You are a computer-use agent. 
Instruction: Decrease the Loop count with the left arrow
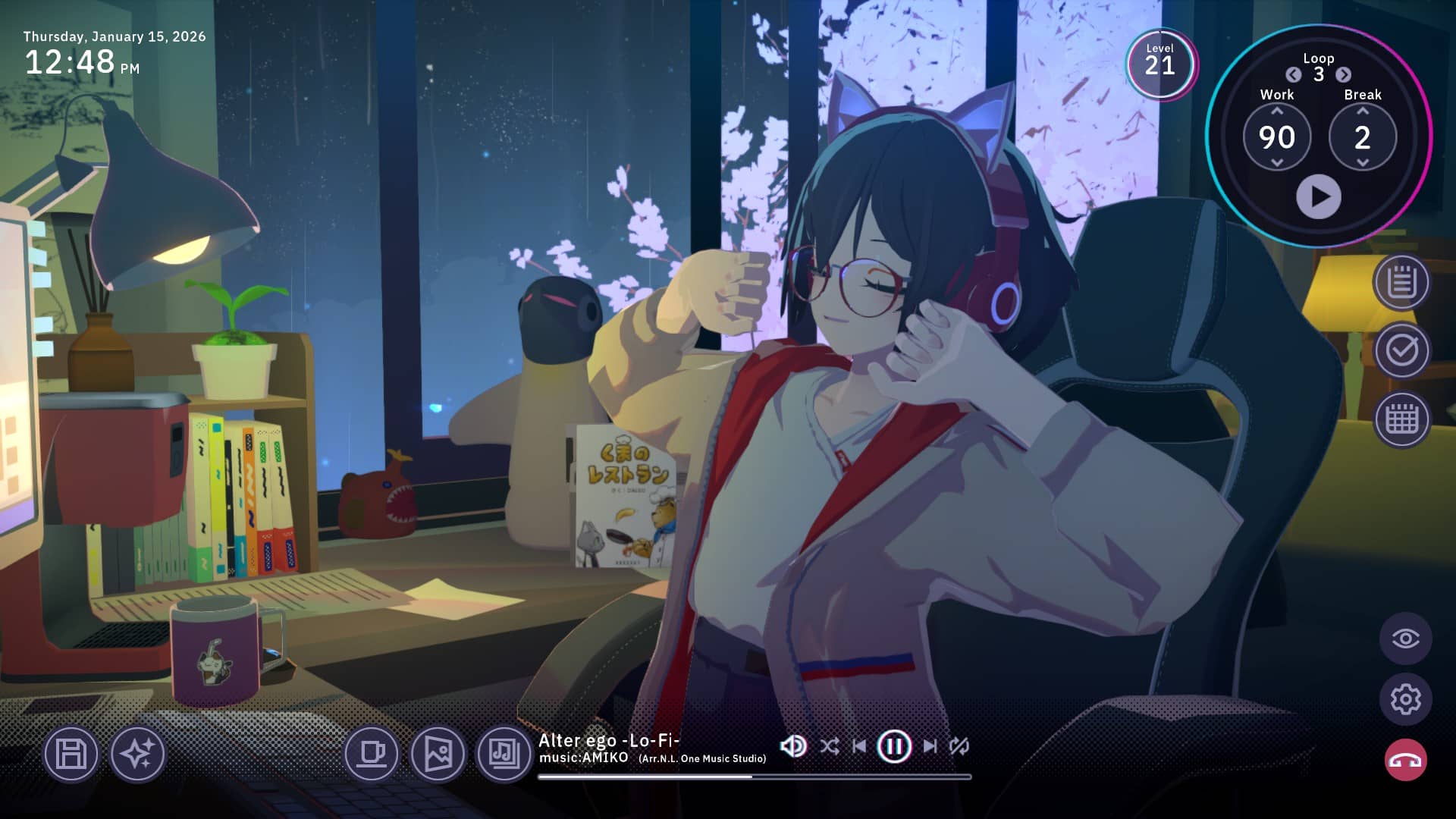click(1294, 74)
